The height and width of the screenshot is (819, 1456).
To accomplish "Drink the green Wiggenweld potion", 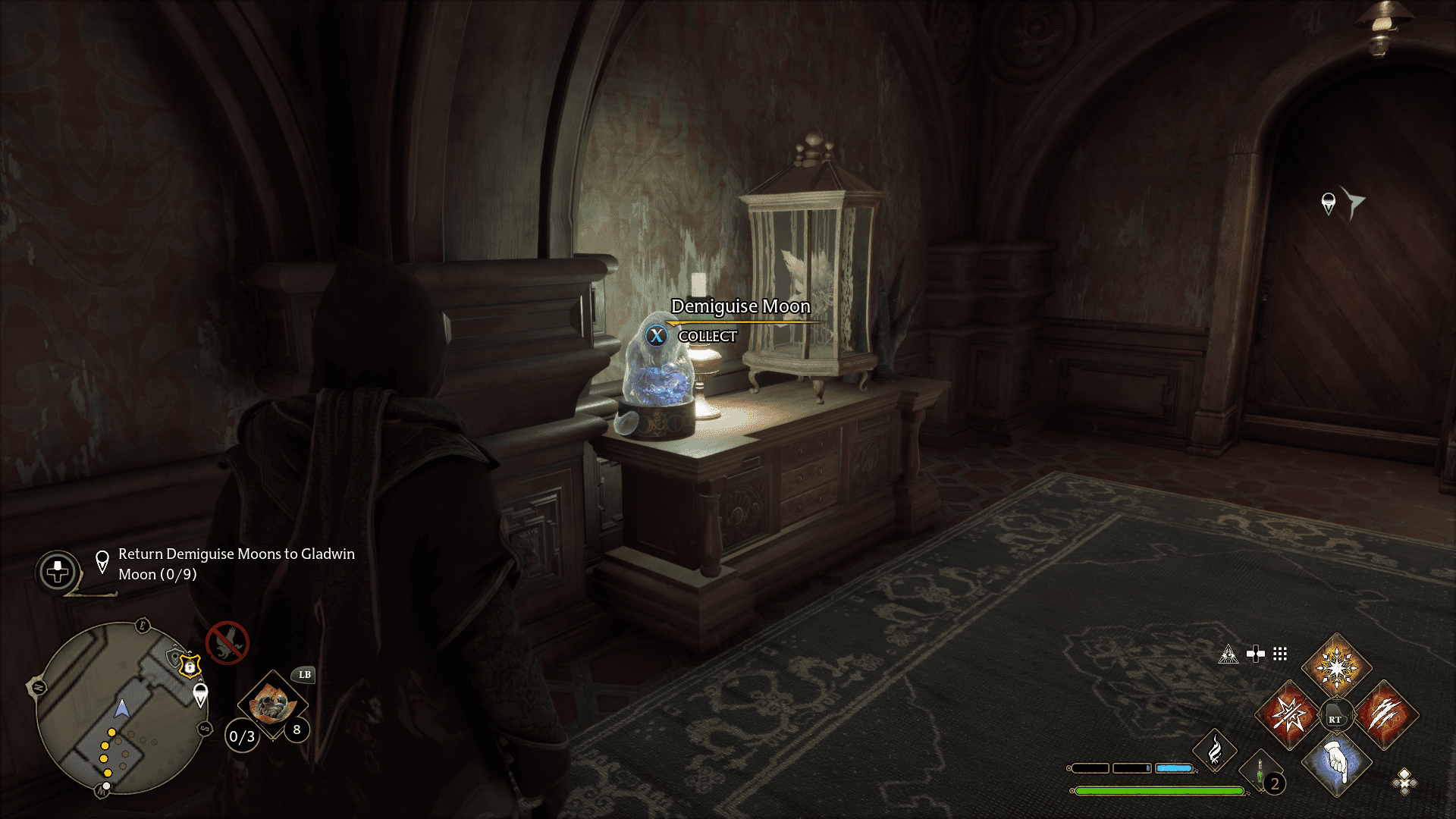I will pyautogui.click(x=1260, y=773).
